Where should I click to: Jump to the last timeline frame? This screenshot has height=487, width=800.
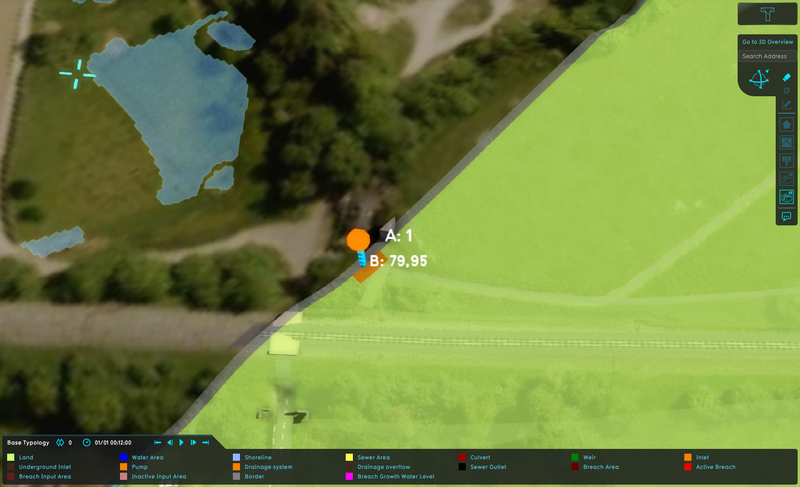tap(205, 442)
